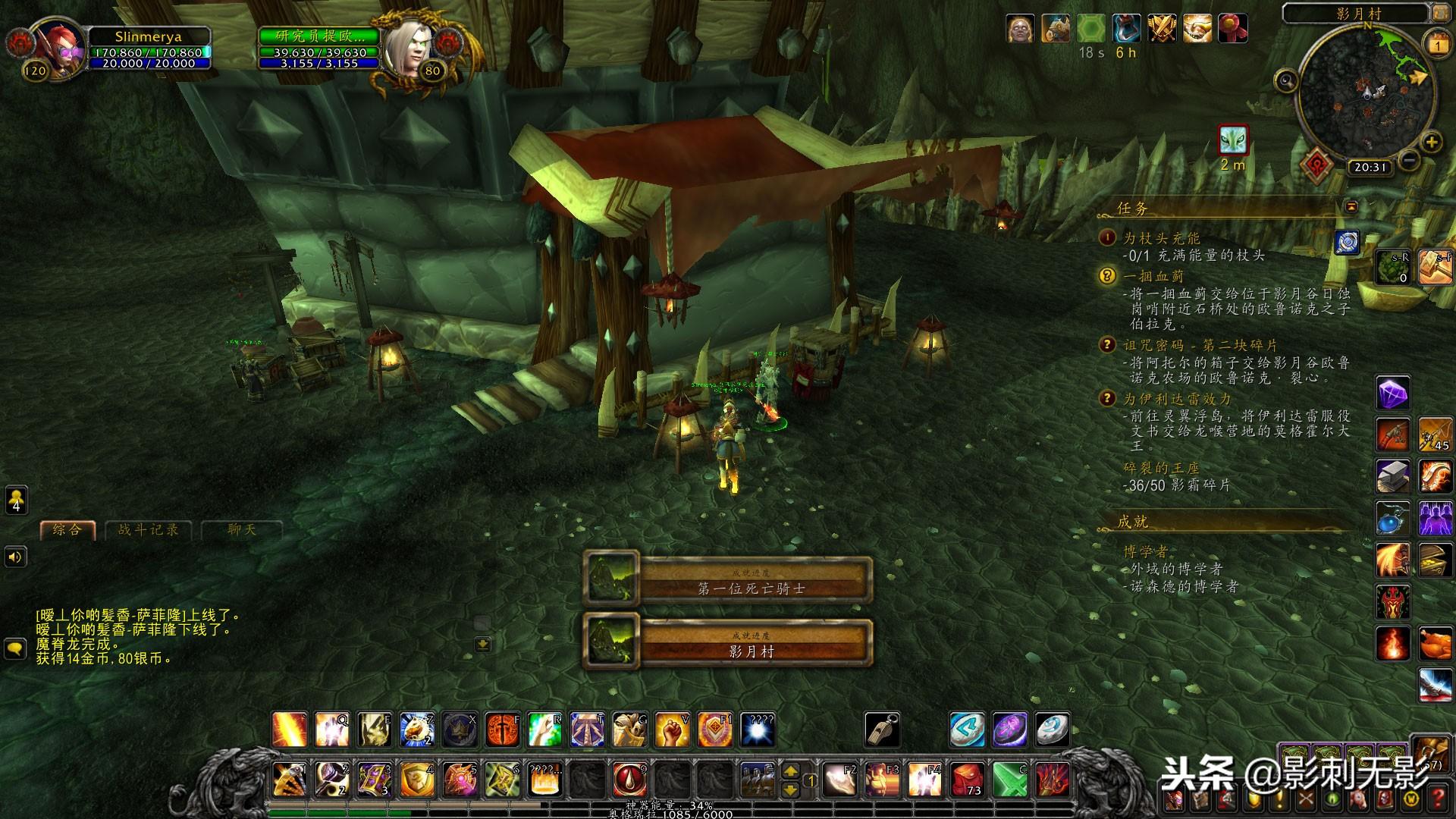This screenshot has height=819, width=1456.
Task: Zoom in the minimap
Action: coord(1431,142)
